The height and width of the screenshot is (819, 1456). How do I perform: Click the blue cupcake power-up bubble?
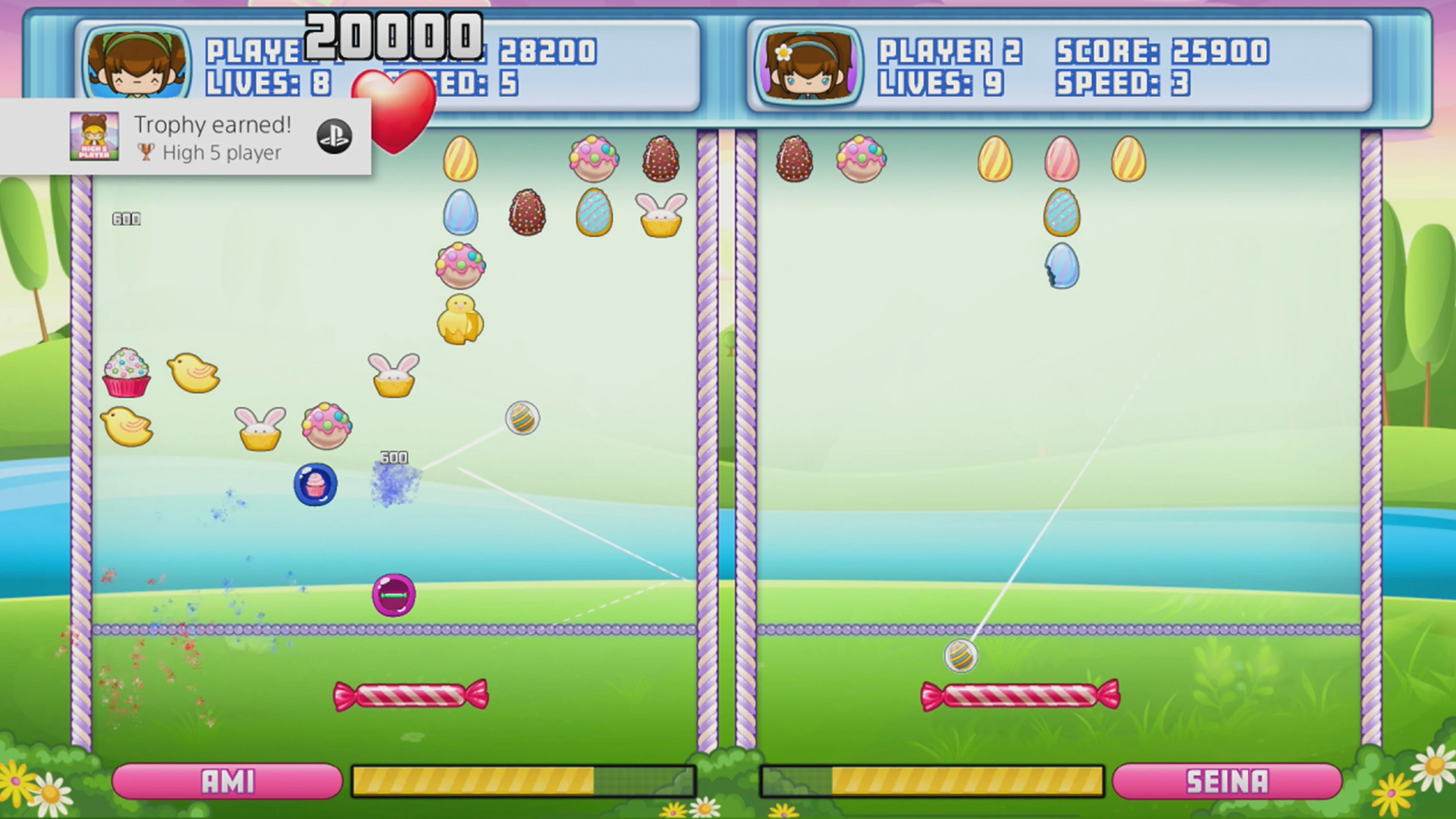pos(316,485)
